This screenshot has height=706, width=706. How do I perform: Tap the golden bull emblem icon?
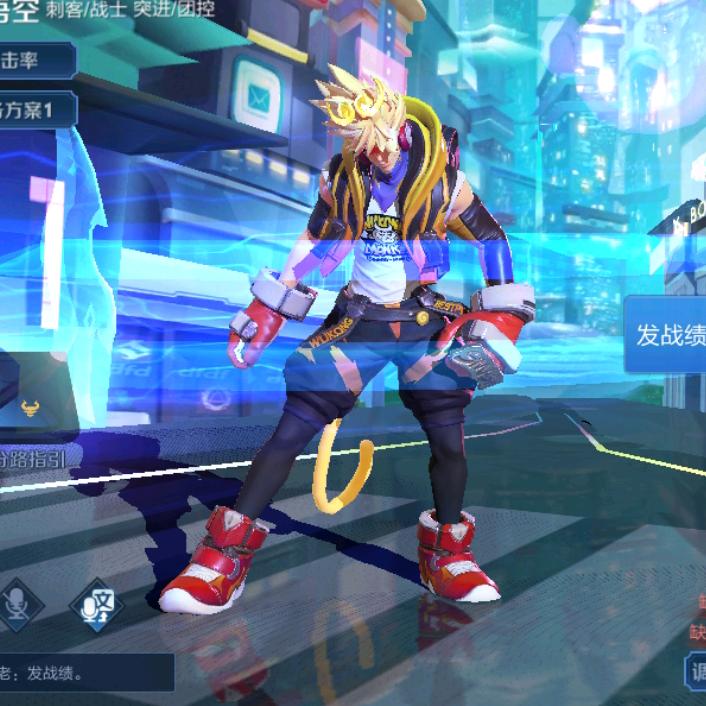(x=31, y=407)
